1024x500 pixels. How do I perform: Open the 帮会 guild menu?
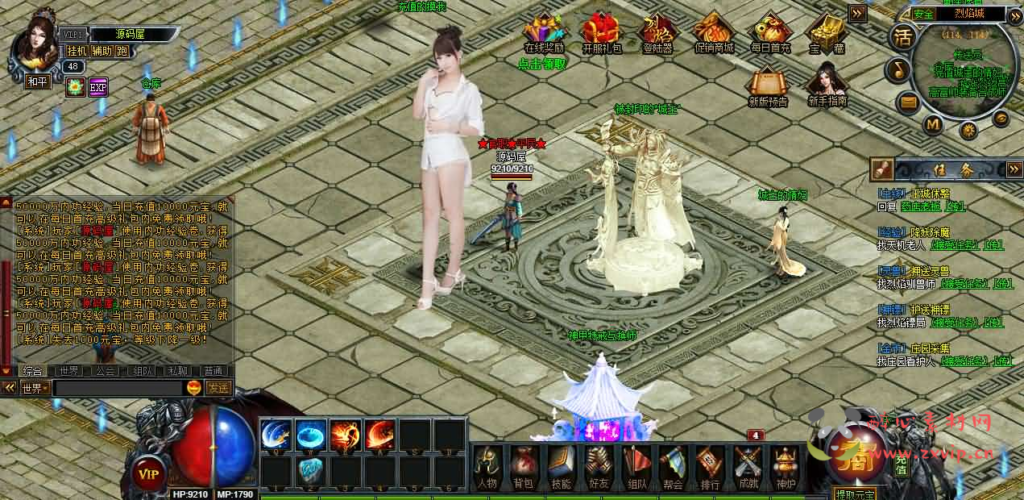pos(673,466)
